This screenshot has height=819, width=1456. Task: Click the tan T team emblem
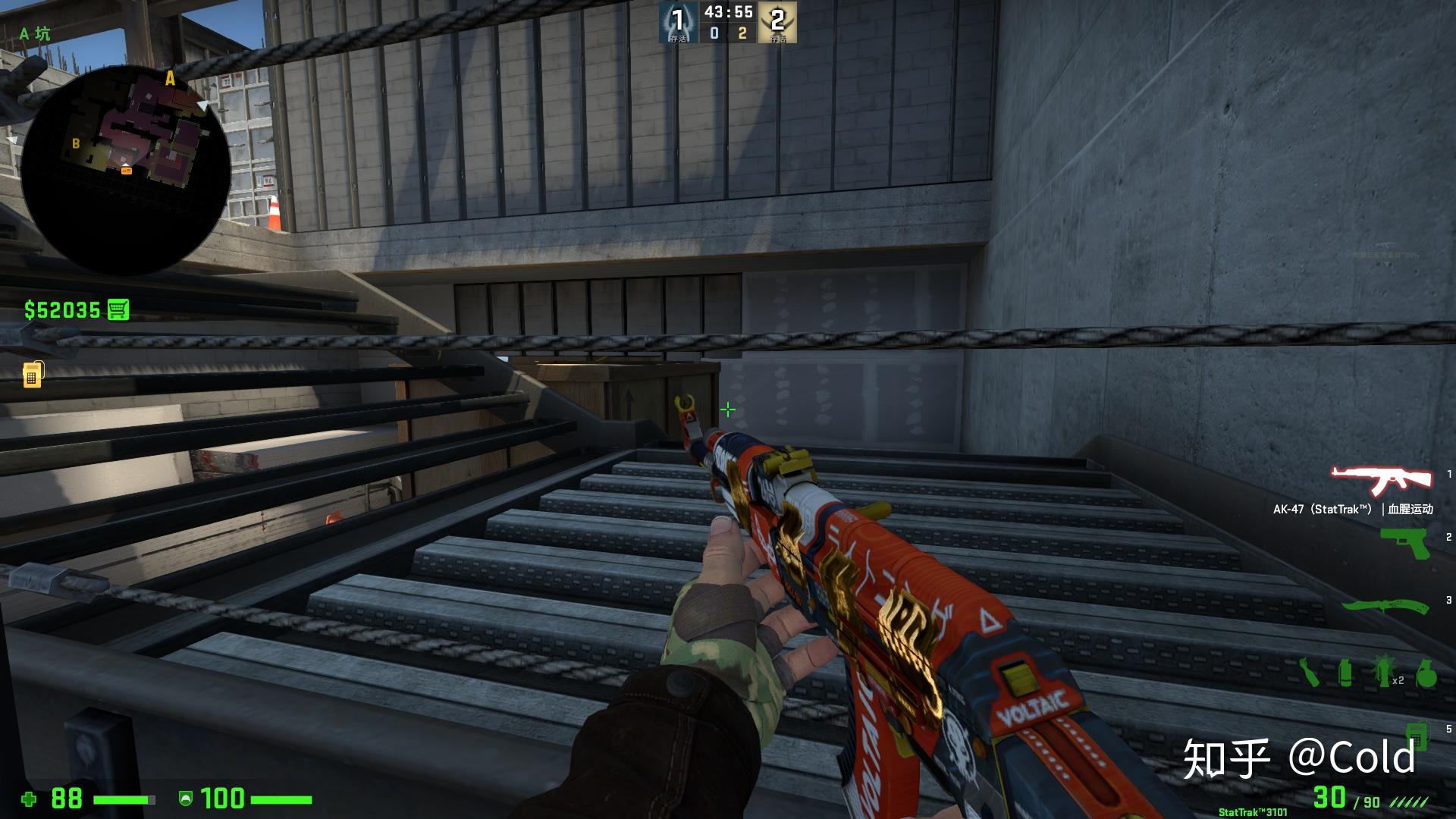pyautogui.click(x=777, y=22)
